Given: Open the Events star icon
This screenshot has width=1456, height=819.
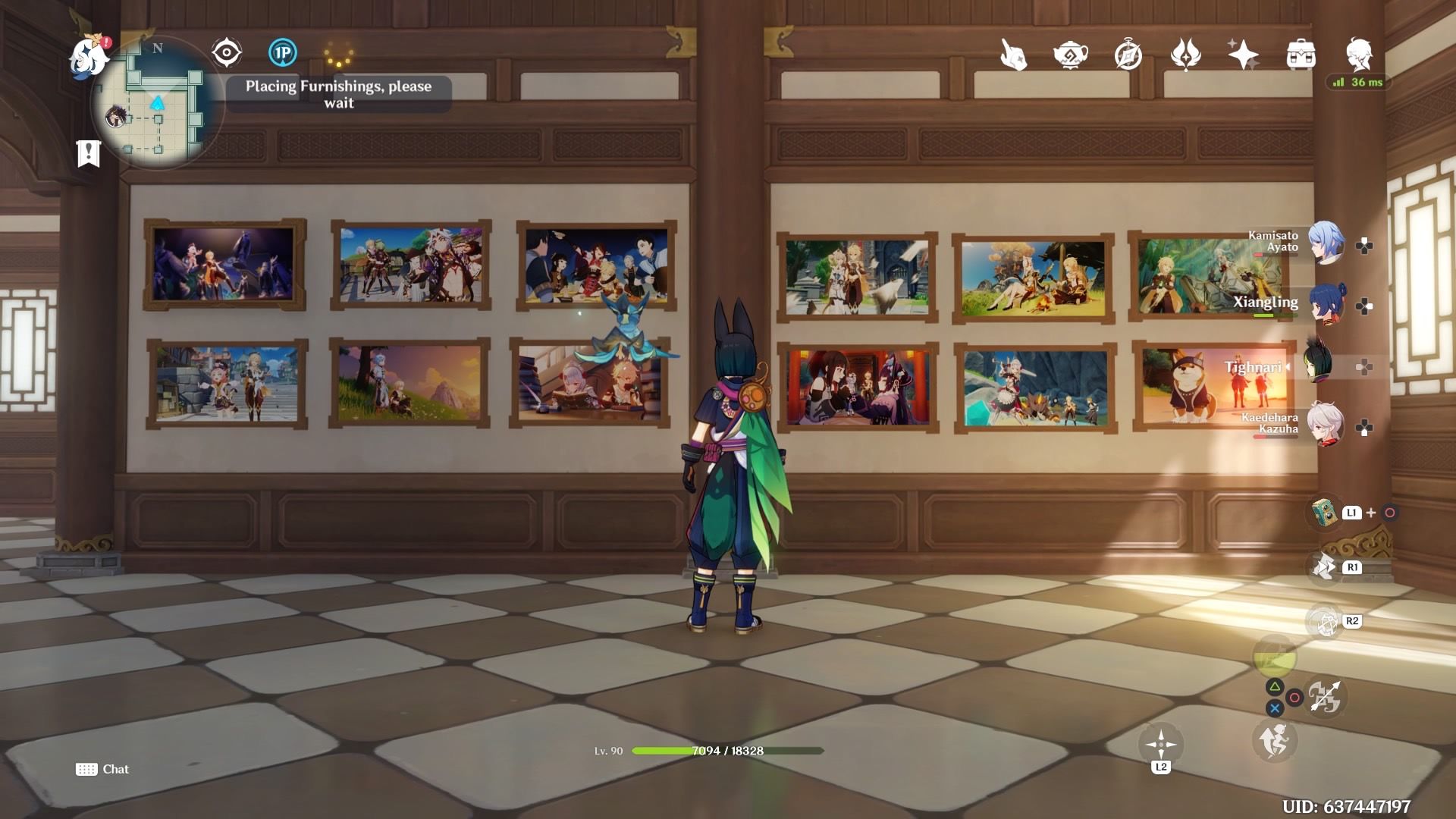Looking at the screenshot, I should [1244, 55].
